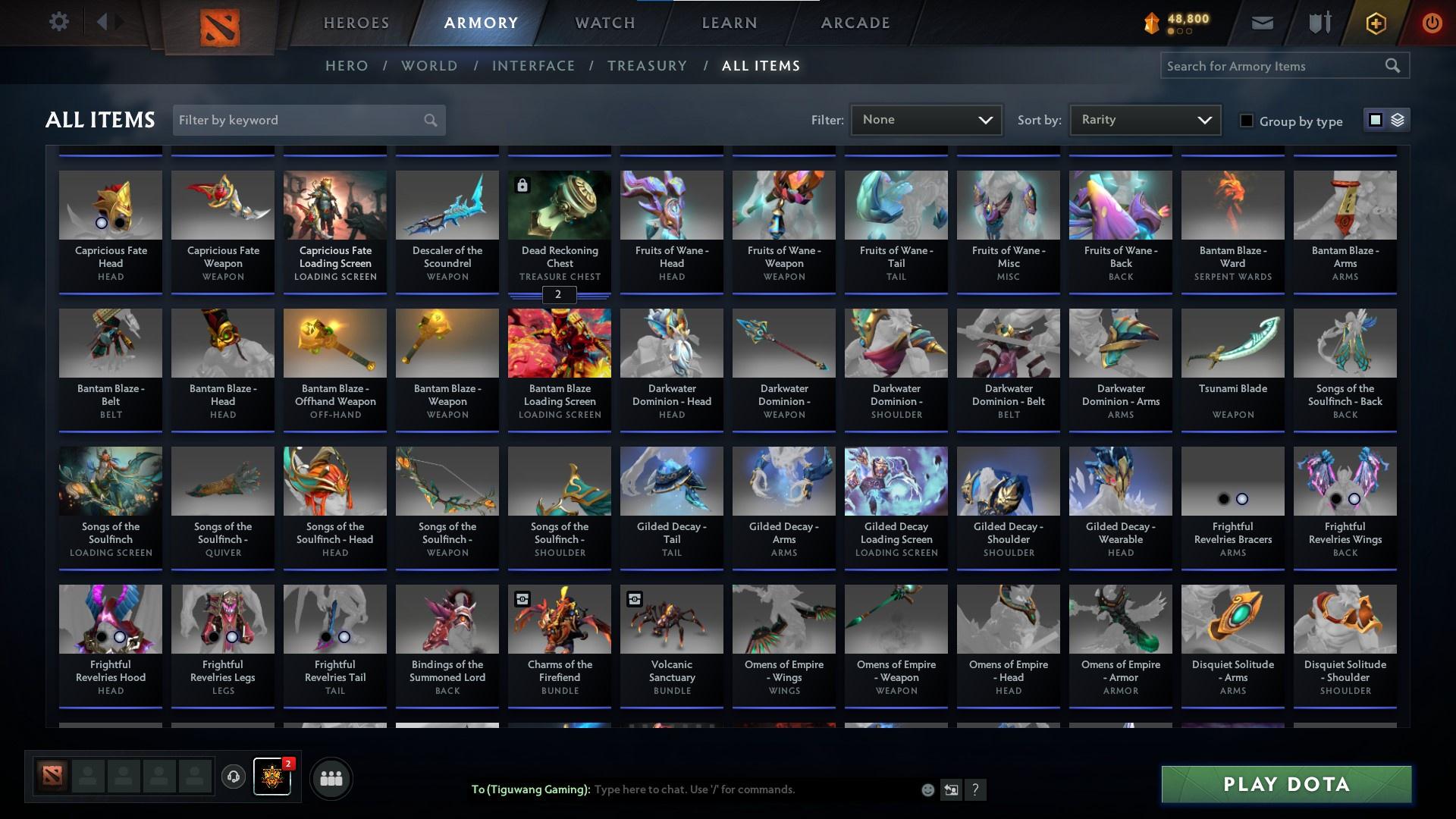Image resolution: width=1456 pixels, height=819 pixels.
Task: Switch to stacked list view toggle
Action: (1398, 120)
